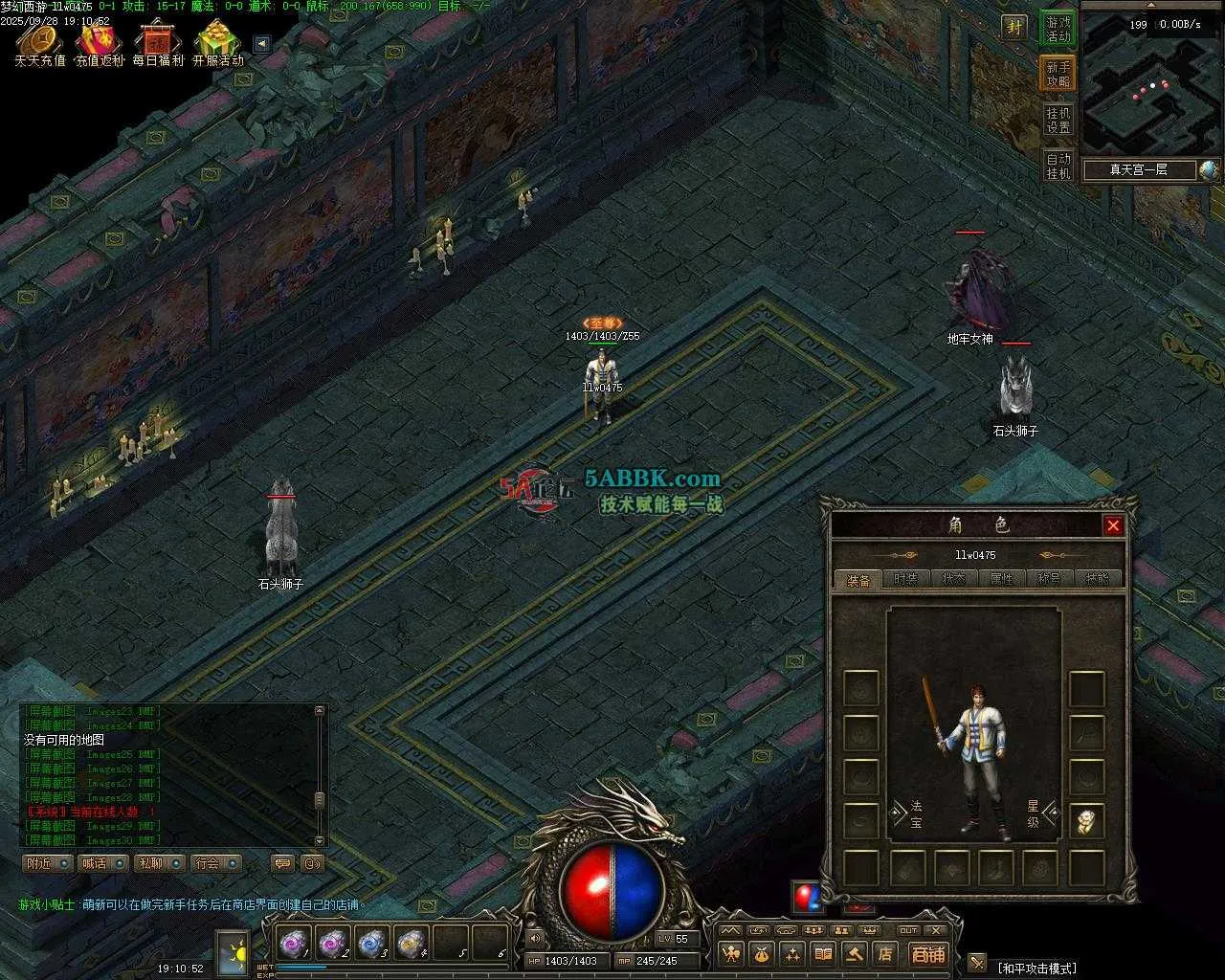1225x980 pixels.
Task: Toggle the 自动挂机 auto-play button
Action: [x=1058, y=166]
